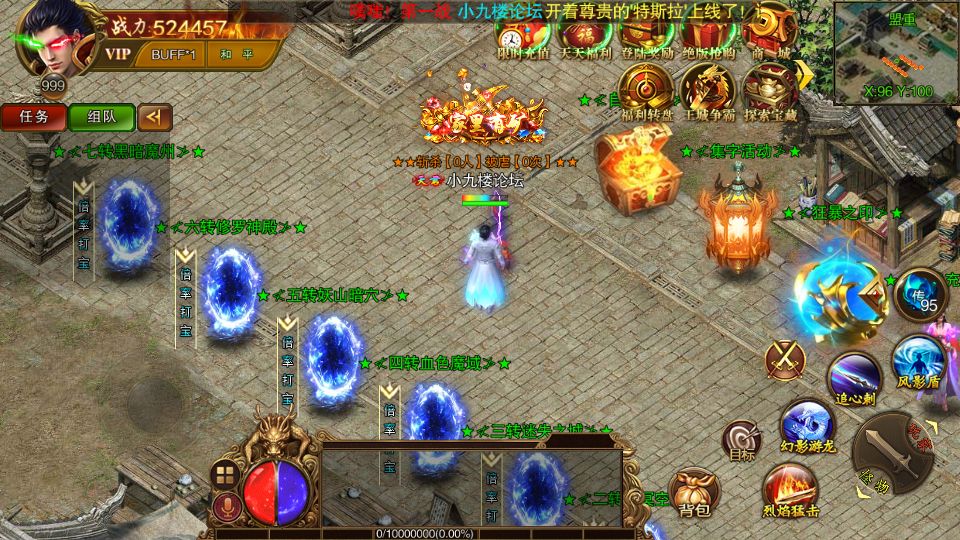The width and height of the screenshot is (960, 540).
Task: Open the minimap
Action: coord(897,52)
